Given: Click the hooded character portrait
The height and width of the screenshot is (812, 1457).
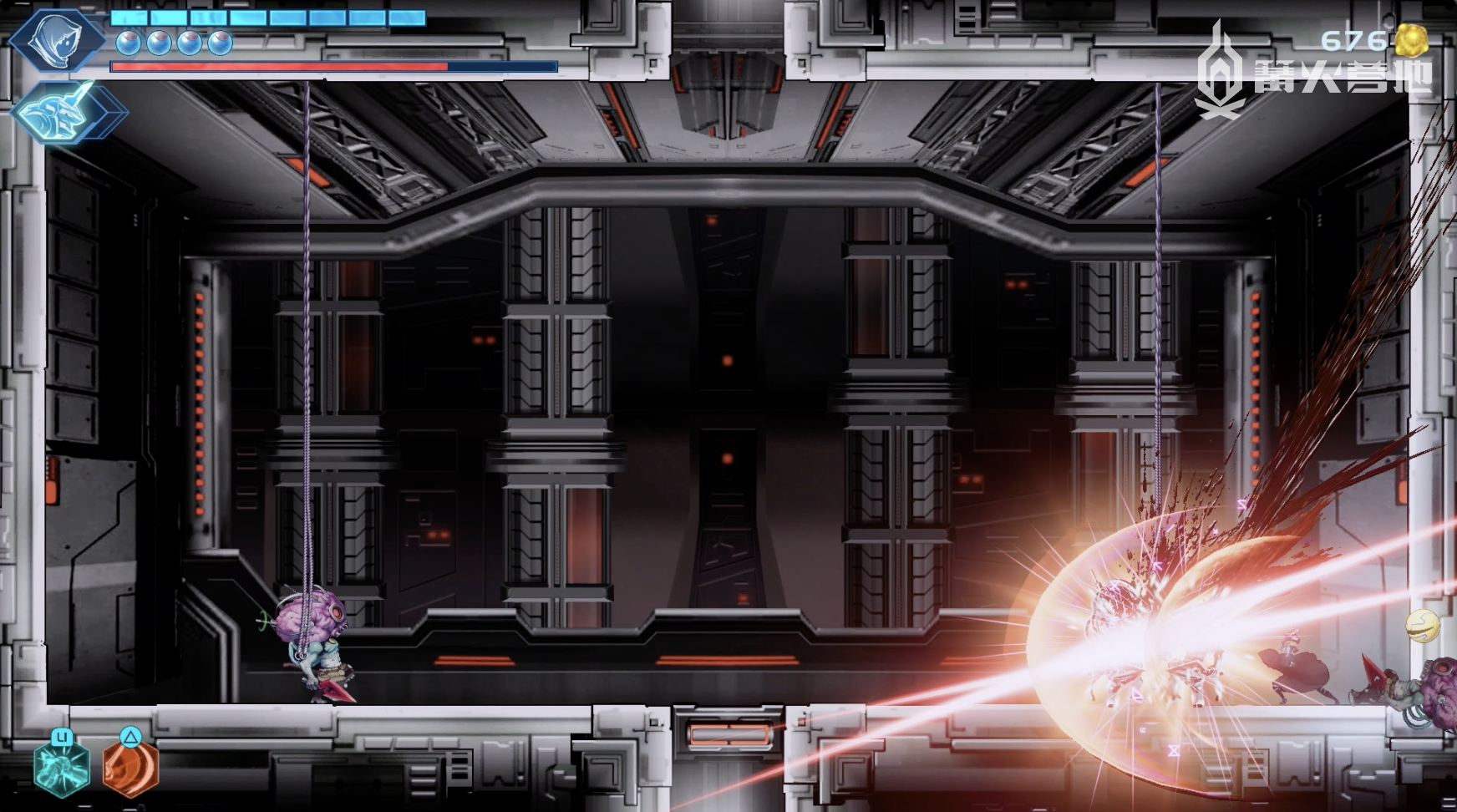Looking at the screenshot, I should point(55,39).
